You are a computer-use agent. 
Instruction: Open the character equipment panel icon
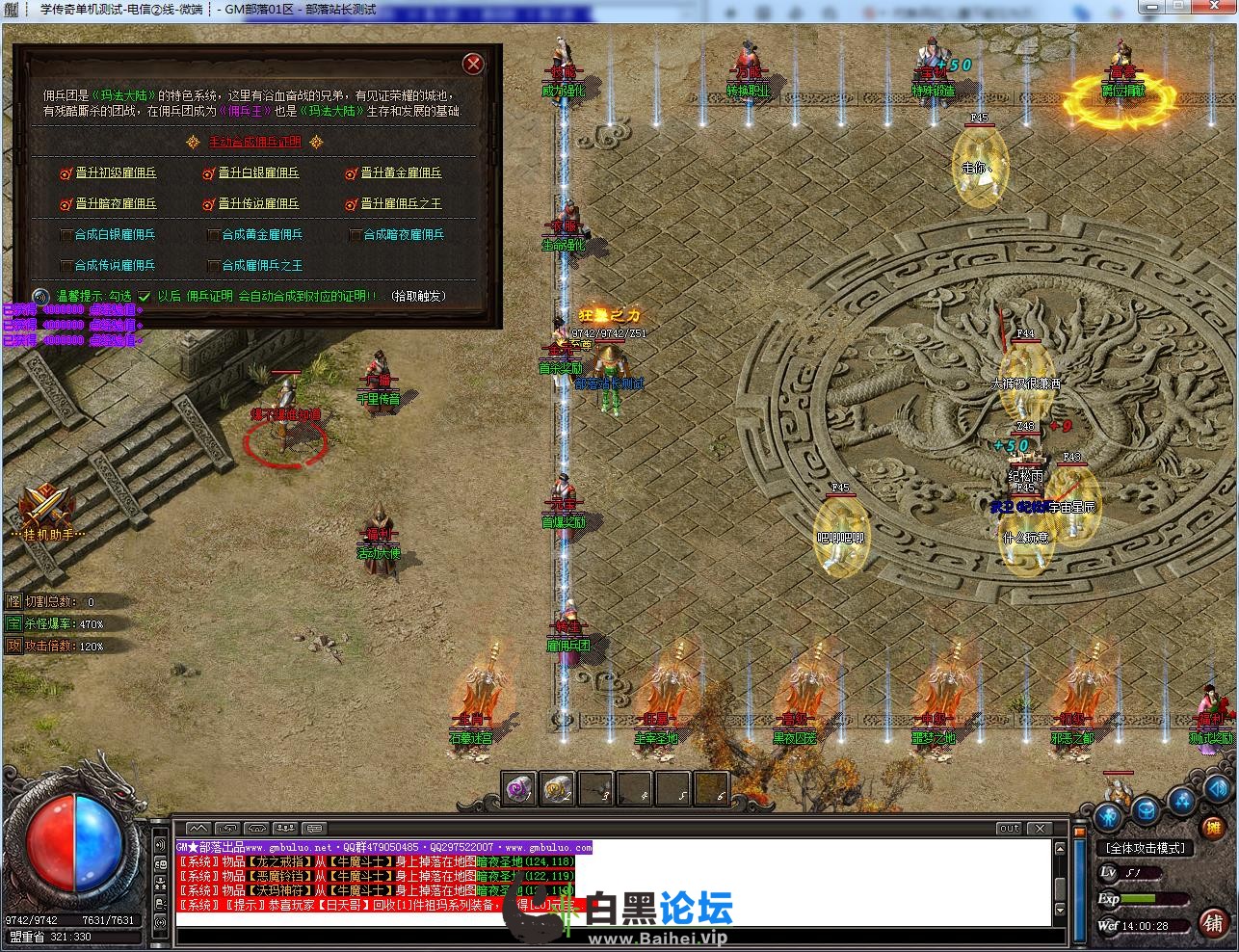(1109, 817)
